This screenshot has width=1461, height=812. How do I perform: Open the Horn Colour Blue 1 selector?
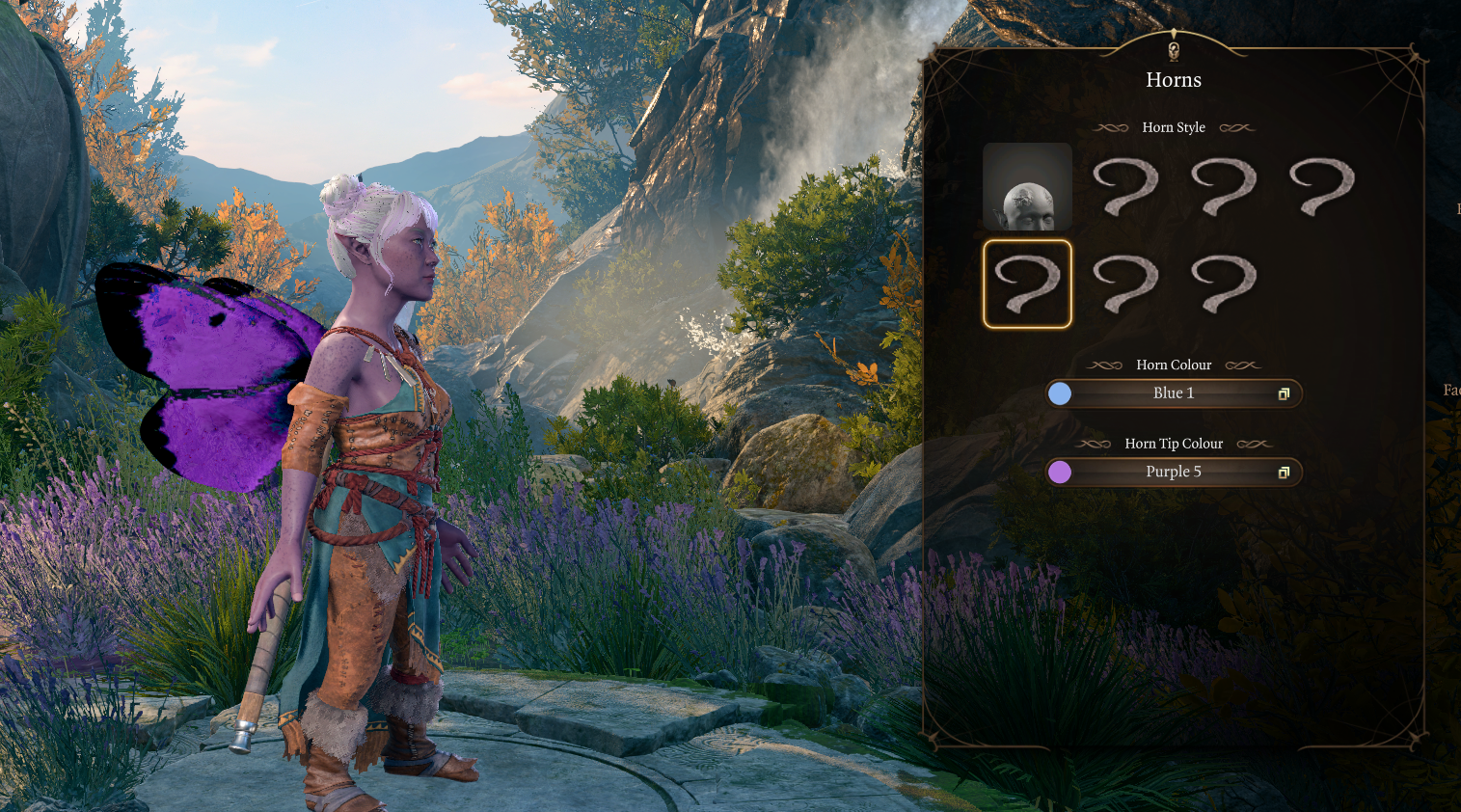click(x=1174, y=393)
